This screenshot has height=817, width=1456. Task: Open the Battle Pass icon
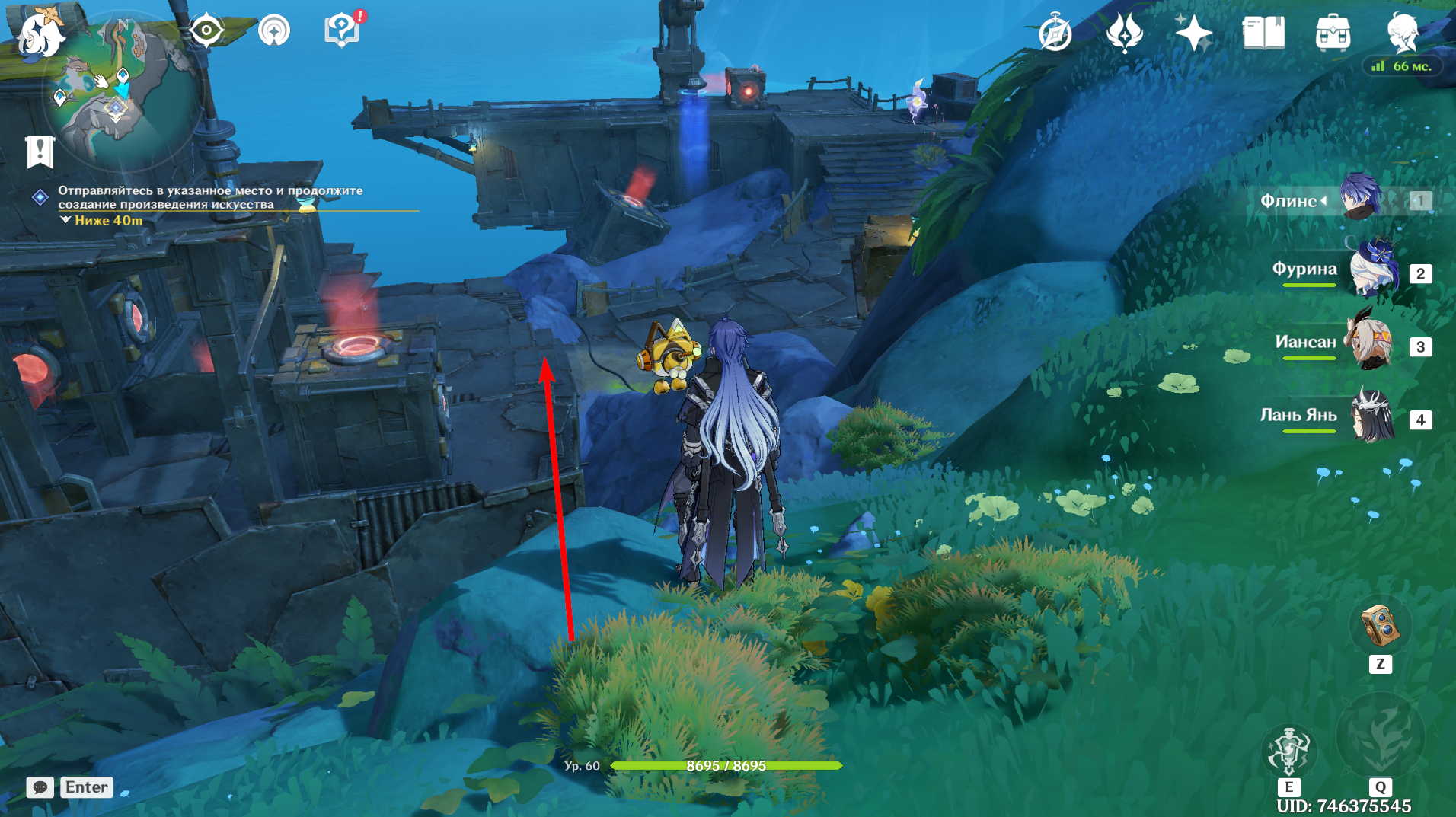[x=1124, y=33]
